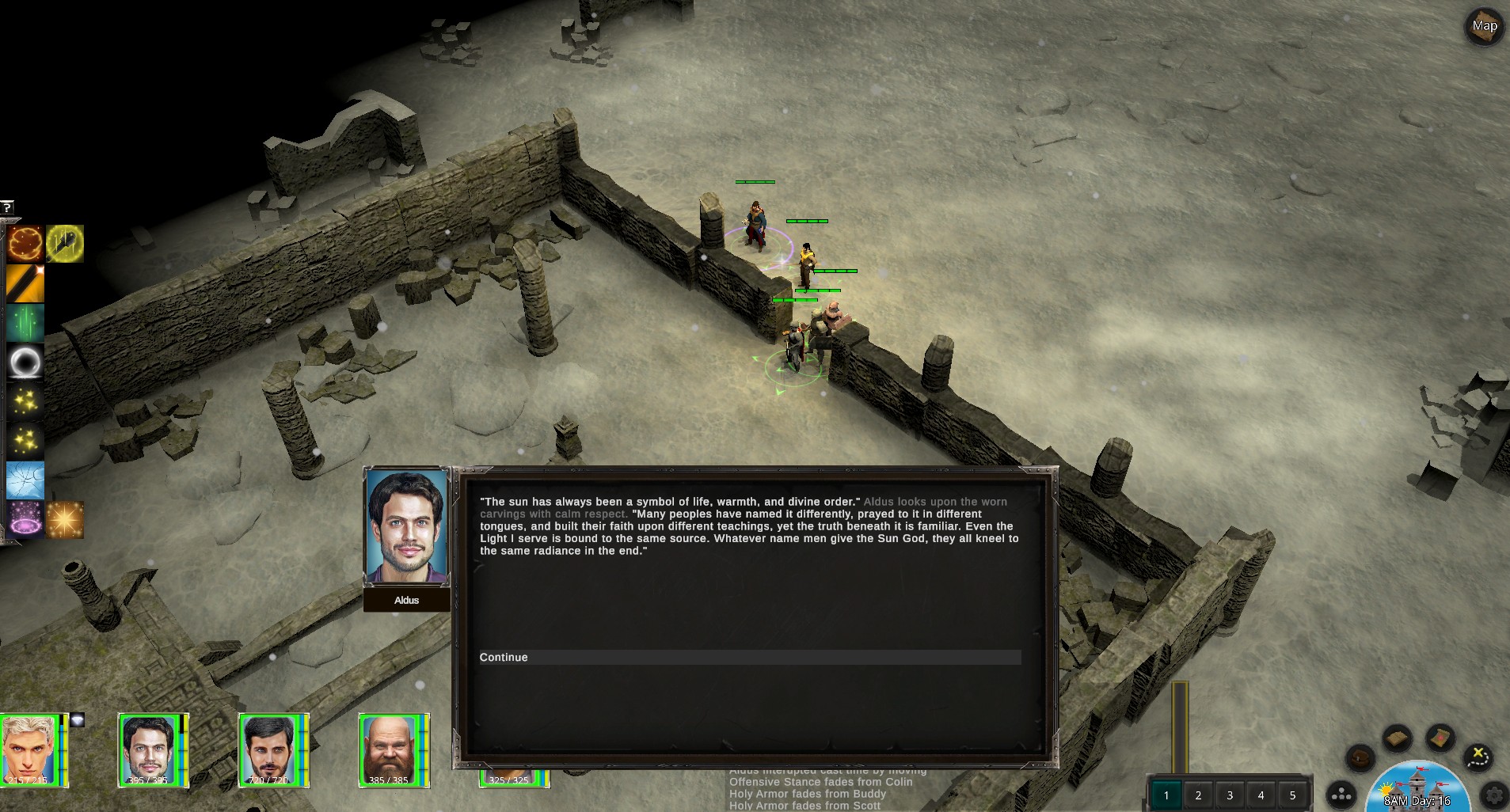Switch to hotbar set 2

(x=1198, y=795)
